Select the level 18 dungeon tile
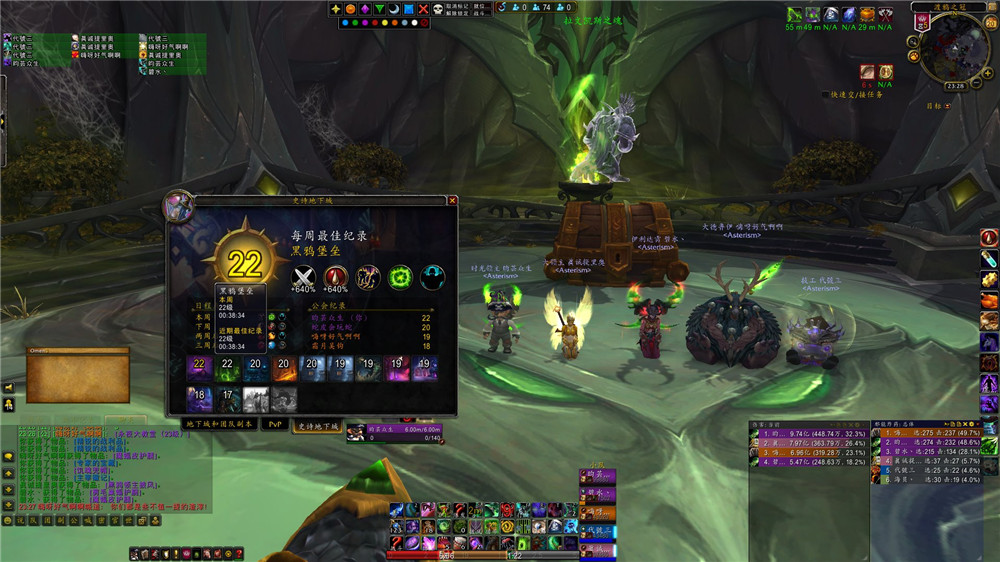The height and width of the screenshot is (562, 1000). pyautogui.click(x=200, y=399)
